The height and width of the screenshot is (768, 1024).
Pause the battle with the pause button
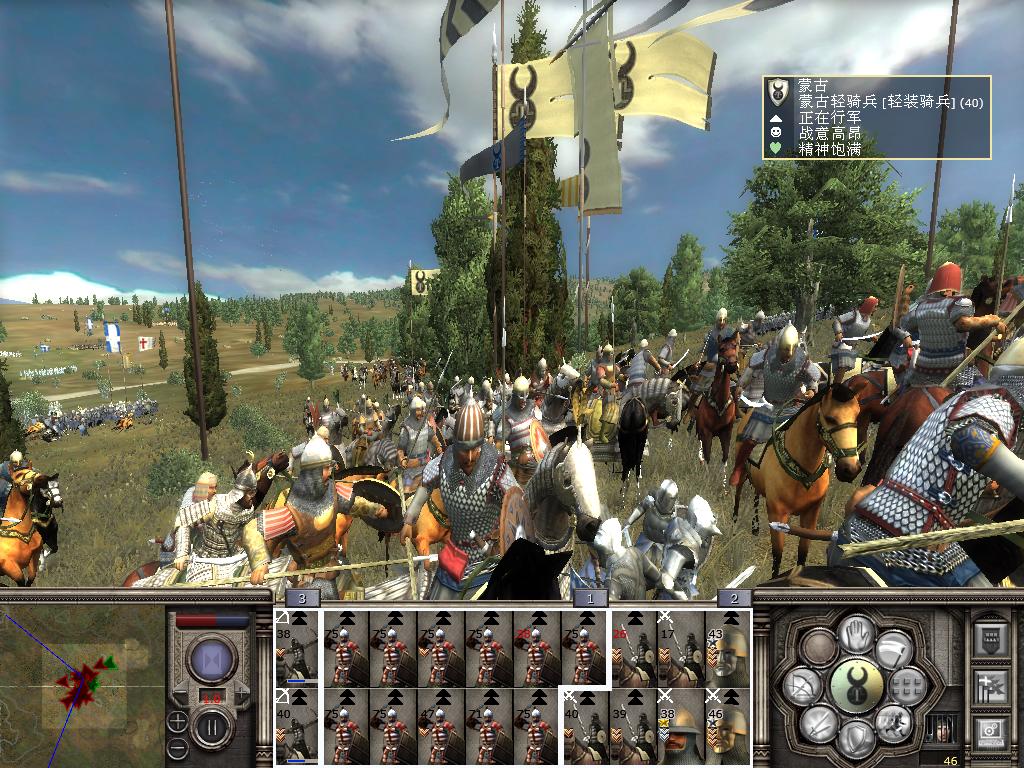click(211, 725)
